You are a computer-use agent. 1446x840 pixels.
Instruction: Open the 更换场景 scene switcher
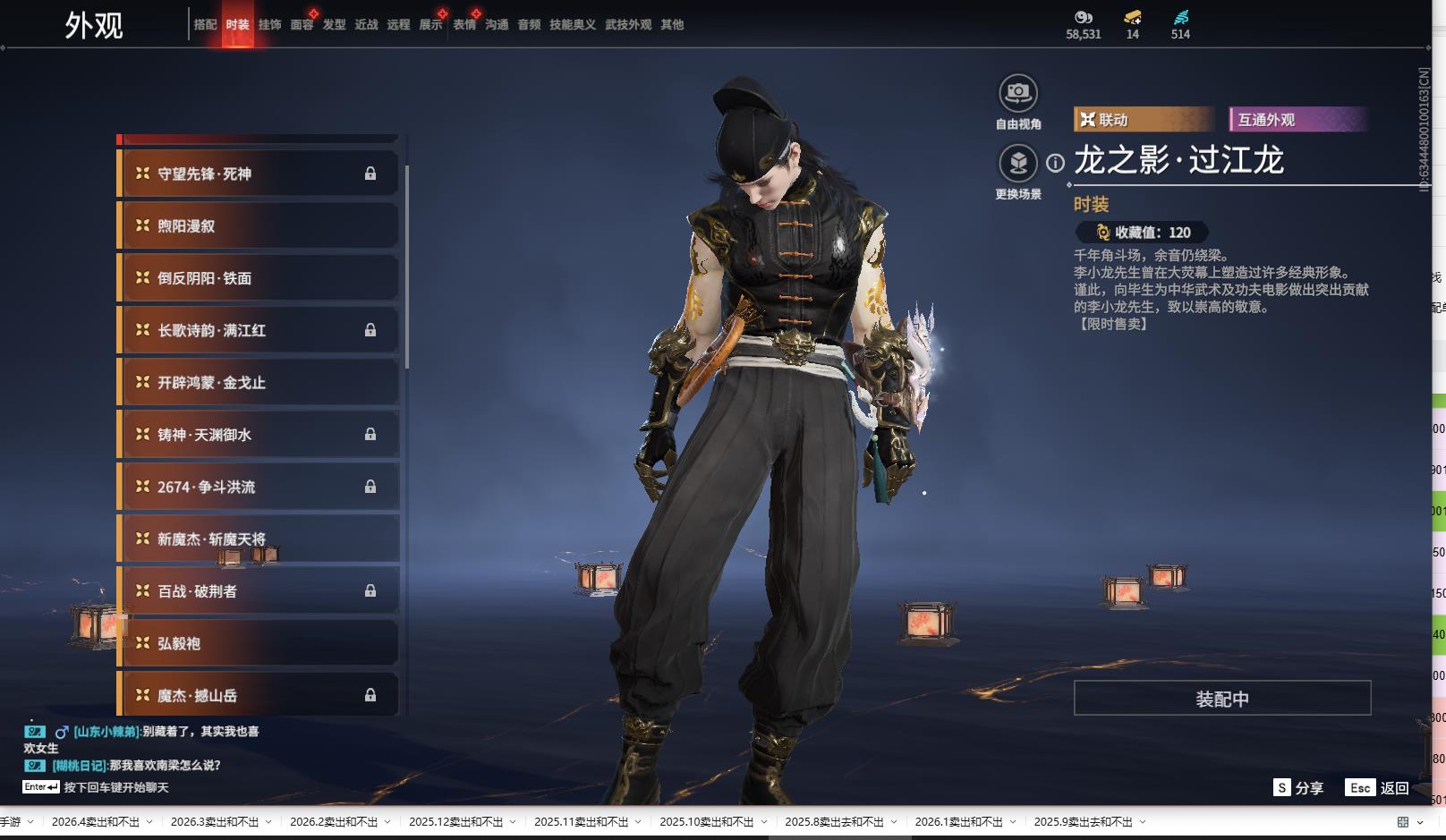(1017, 164)
